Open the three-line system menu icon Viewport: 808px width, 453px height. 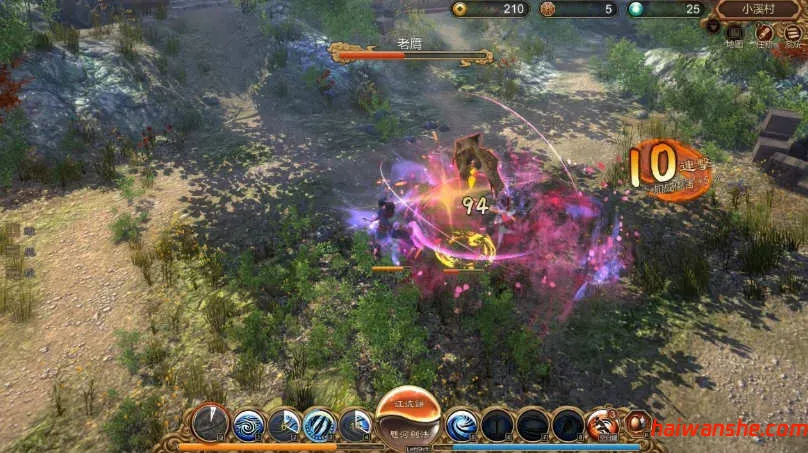(x=792, y=33)
